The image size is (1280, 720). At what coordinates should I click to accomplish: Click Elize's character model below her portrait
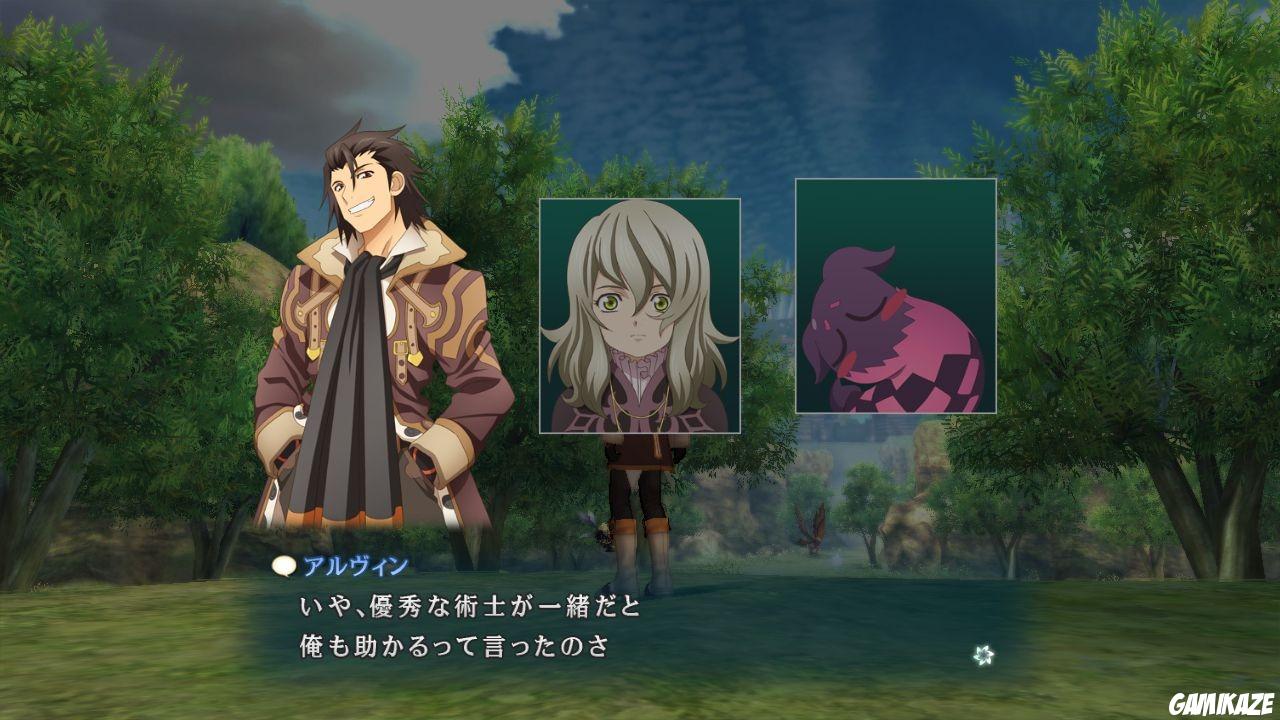[640, 500]
